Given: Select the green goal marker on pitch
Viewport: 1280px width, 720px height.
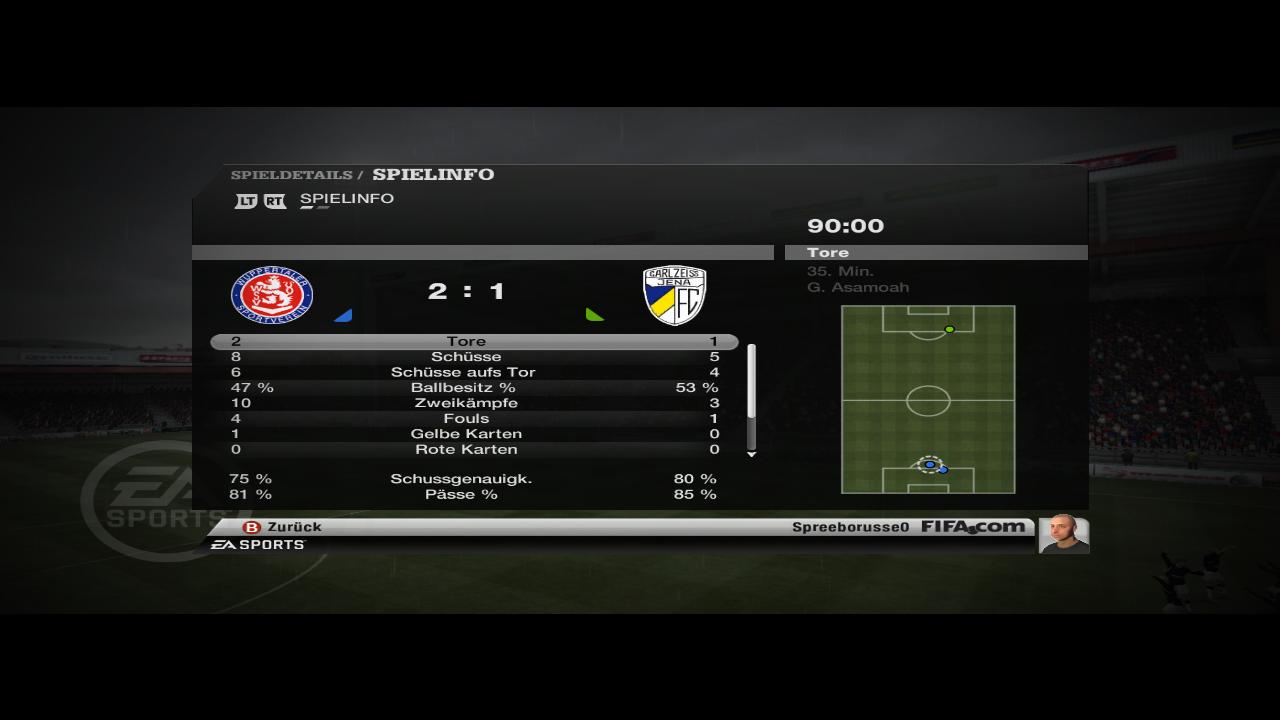Looking at the screenshot, I should coord(949,329).
